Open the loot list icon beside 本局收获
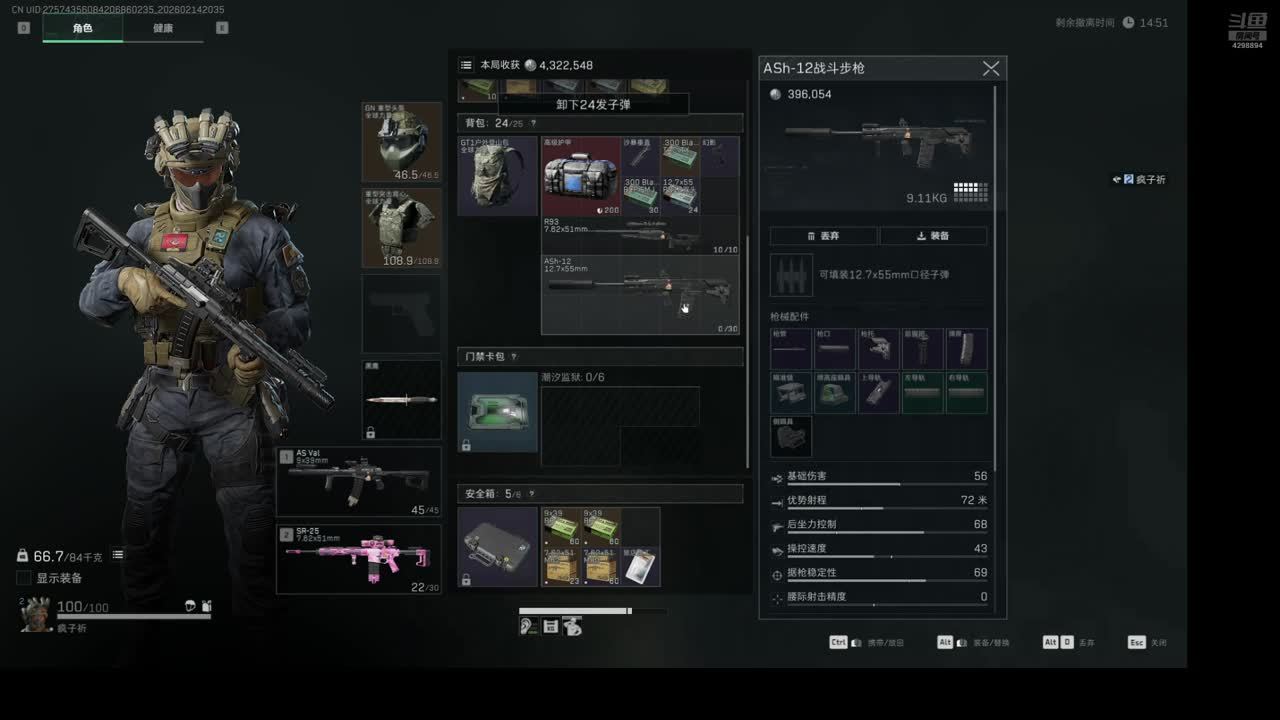Image resolution: width=1280 pixels, height=720 pixels. 466,65
